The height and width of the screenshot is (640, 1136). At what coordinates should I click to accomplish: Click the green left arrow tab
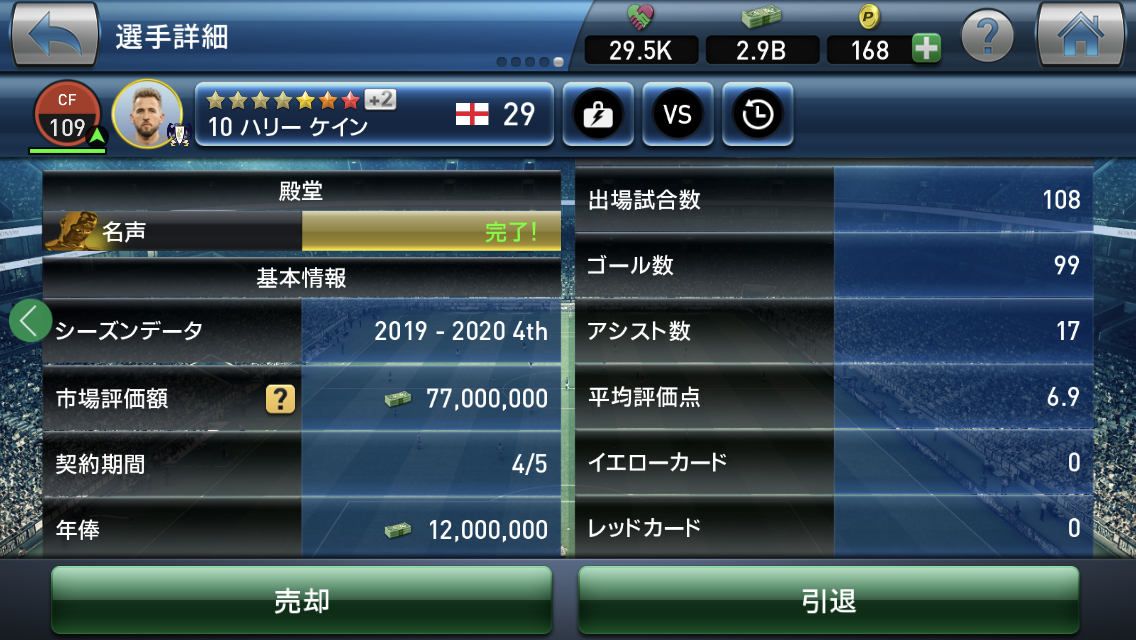pyautogui.click(x=30, y=321)
